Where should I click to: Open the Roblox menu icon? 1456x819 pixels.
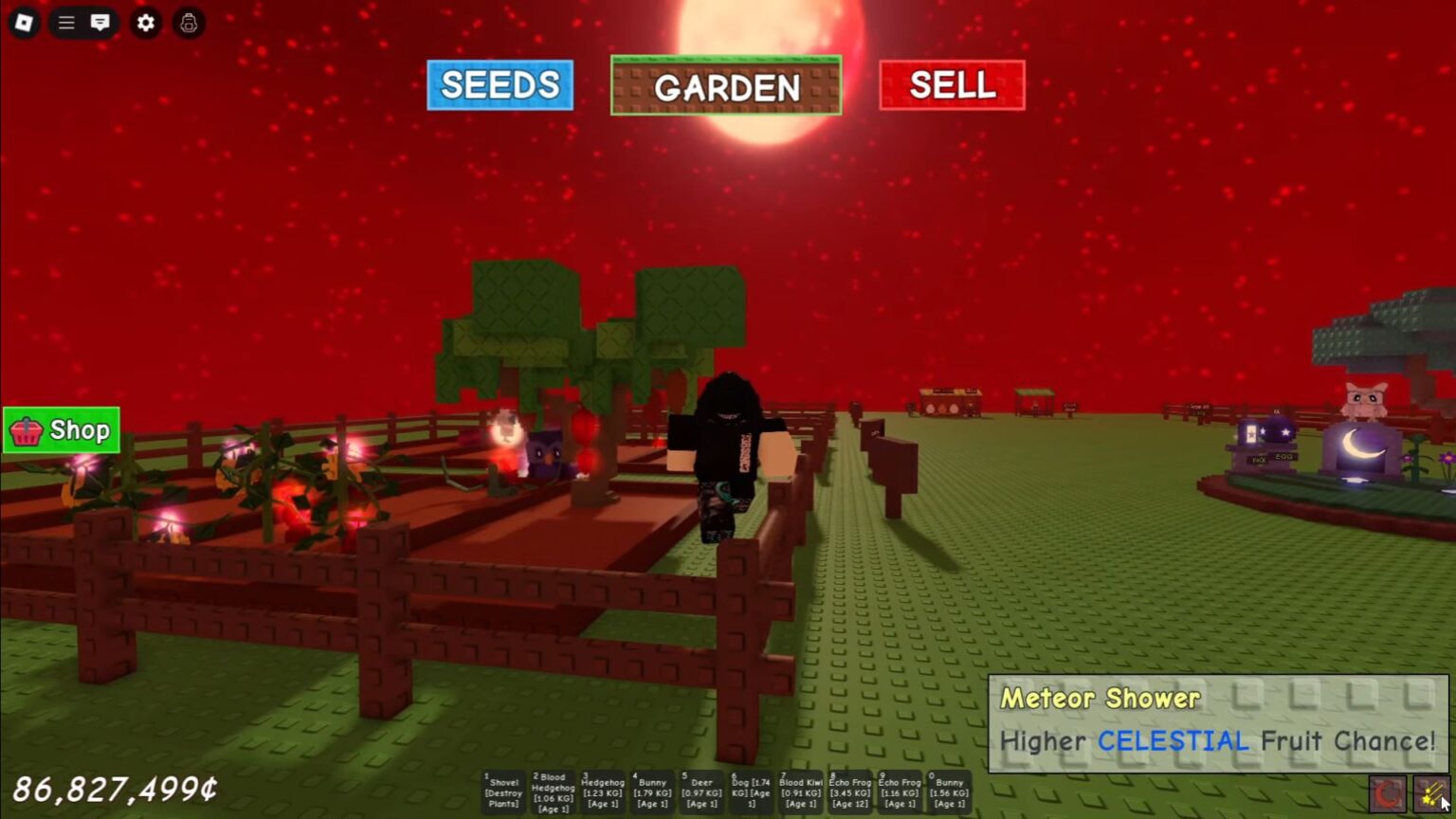pyautogui.click(x=25, y=23)
